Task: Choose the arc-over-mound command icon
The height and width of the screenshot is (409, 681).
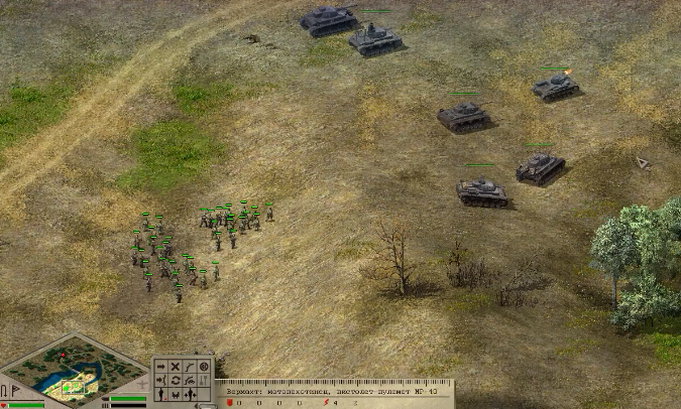Action: pos(190,381)
